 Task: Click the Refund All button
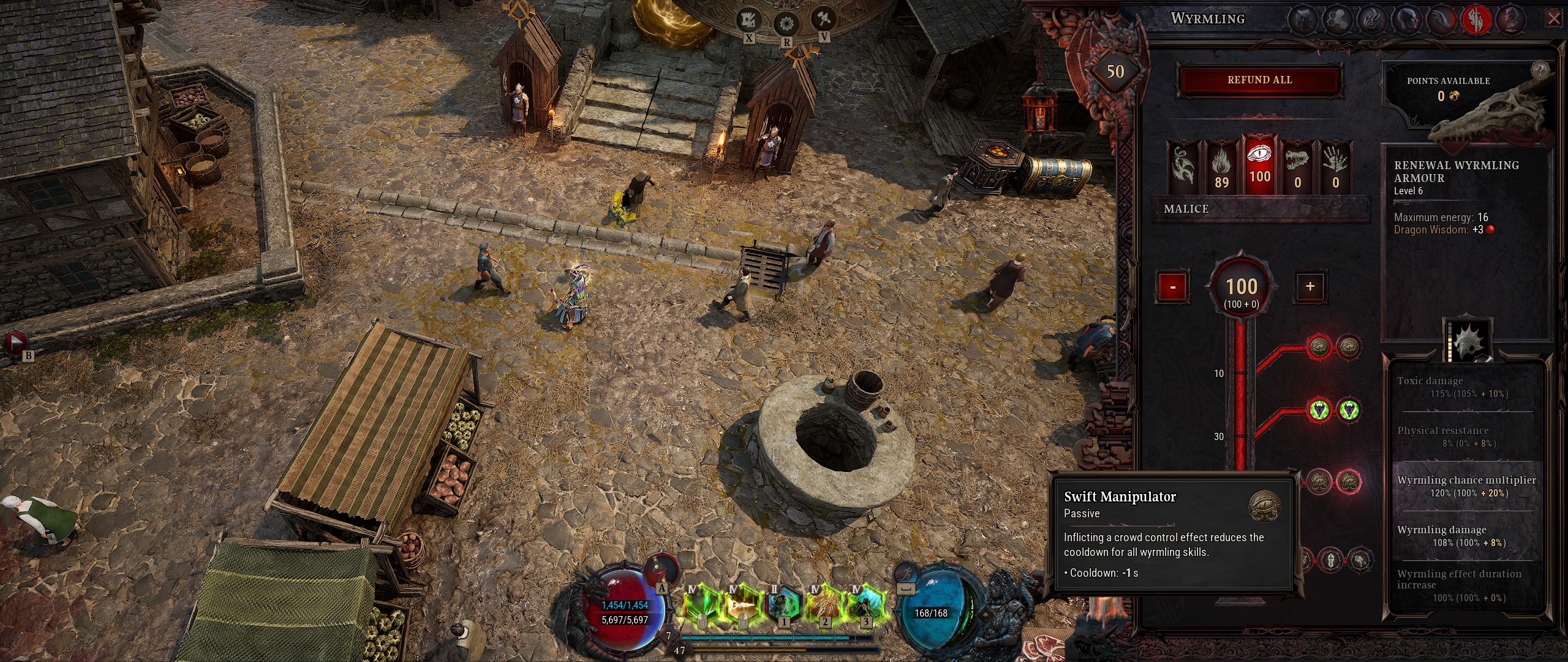[x=1259, y=80]
